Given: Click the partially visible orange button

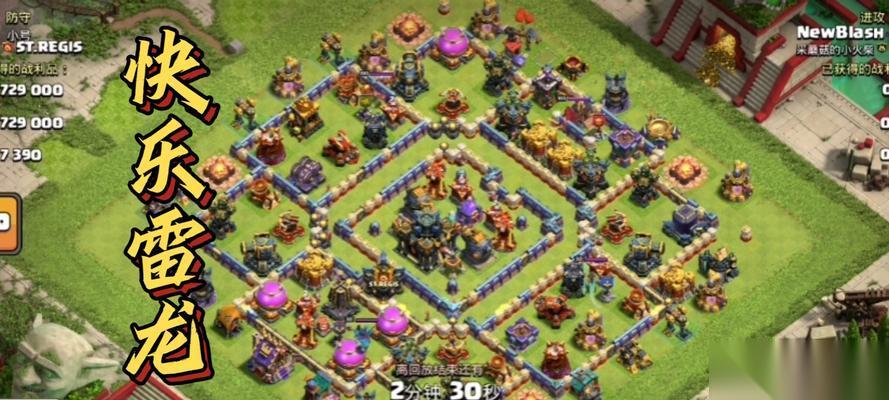Looking at the screenshot, I should pos(7,222).
